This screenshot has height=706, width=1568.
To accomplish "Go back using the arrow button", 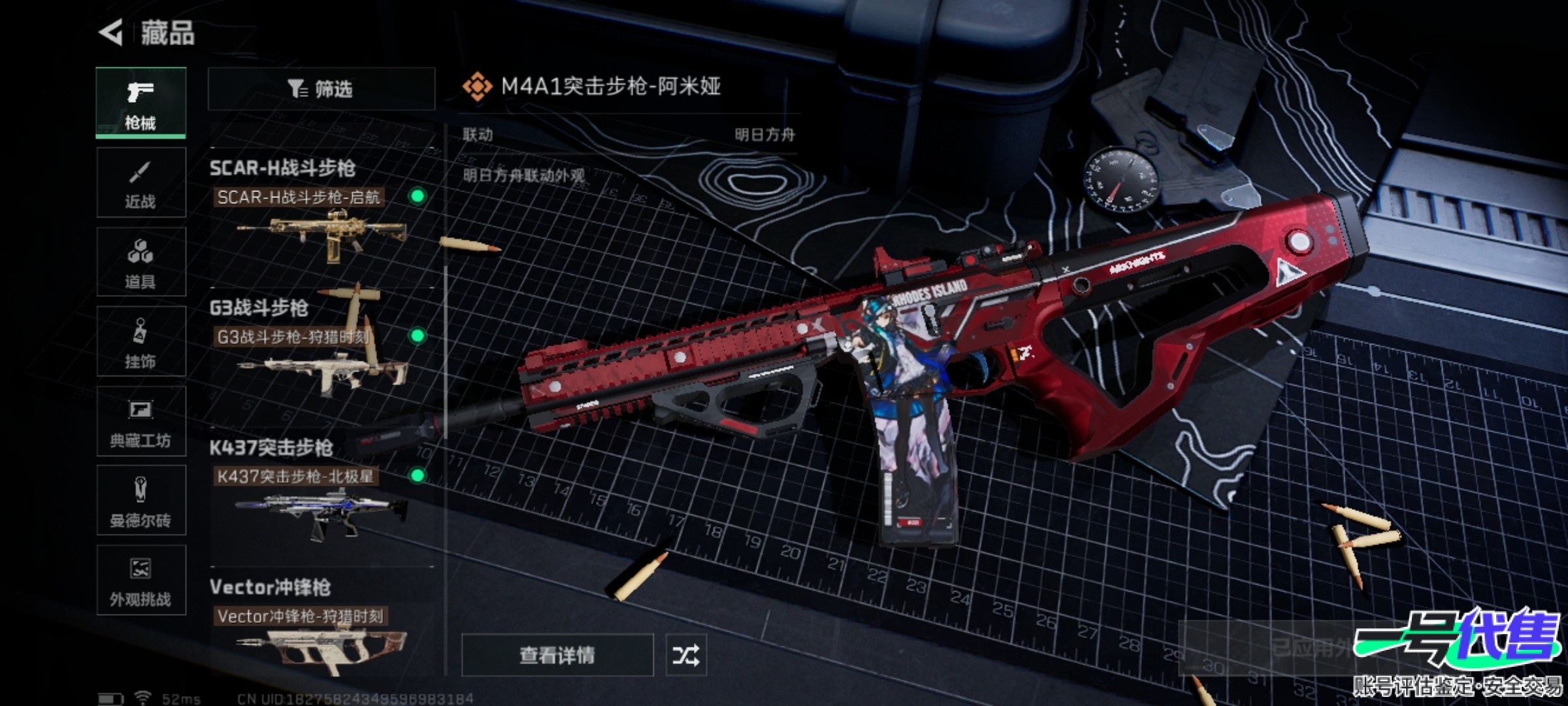I will [111, 32].
